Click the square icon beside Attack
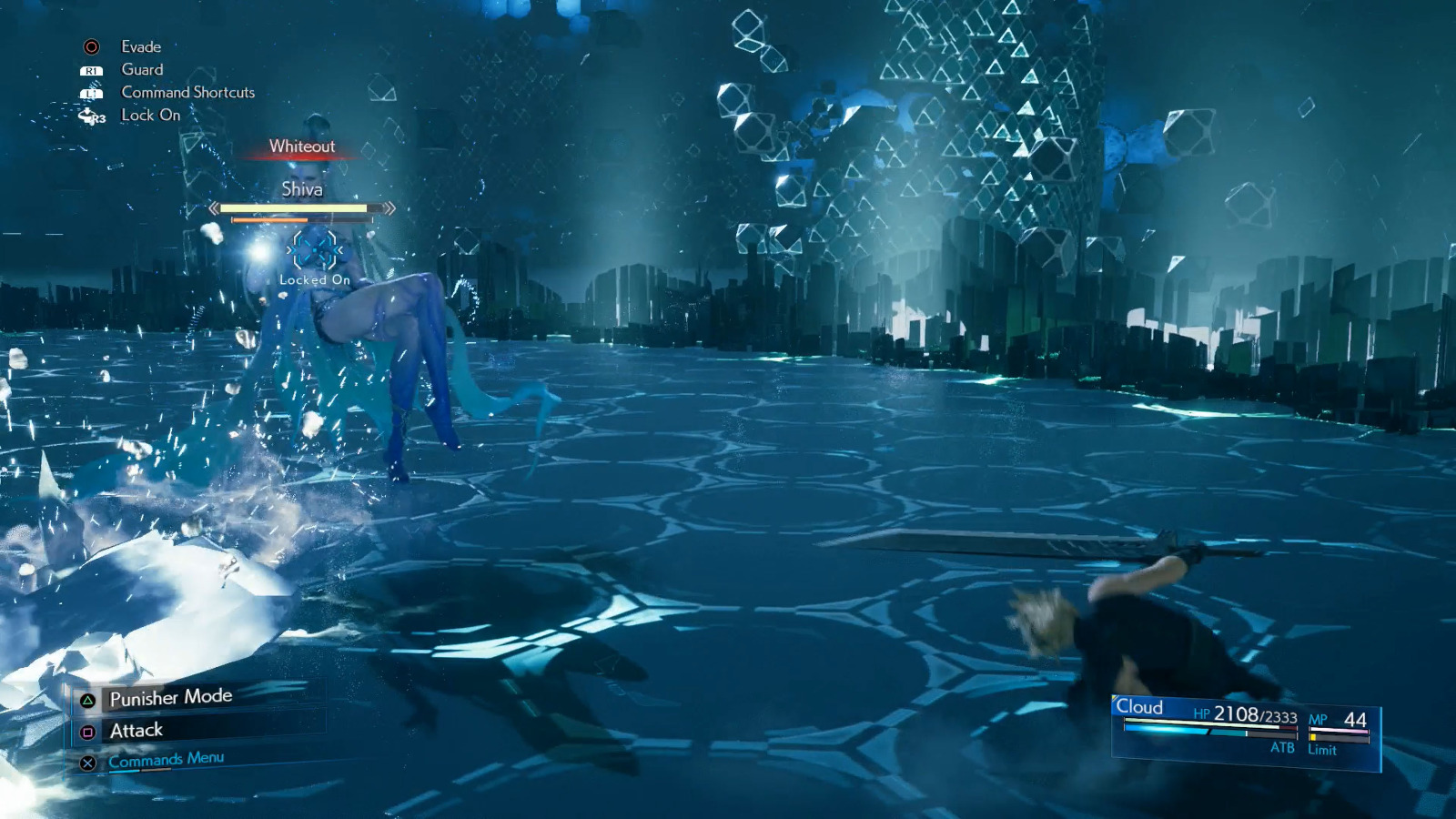The width and height of the screenshot is (1456, 819). [x=87, y=730]
